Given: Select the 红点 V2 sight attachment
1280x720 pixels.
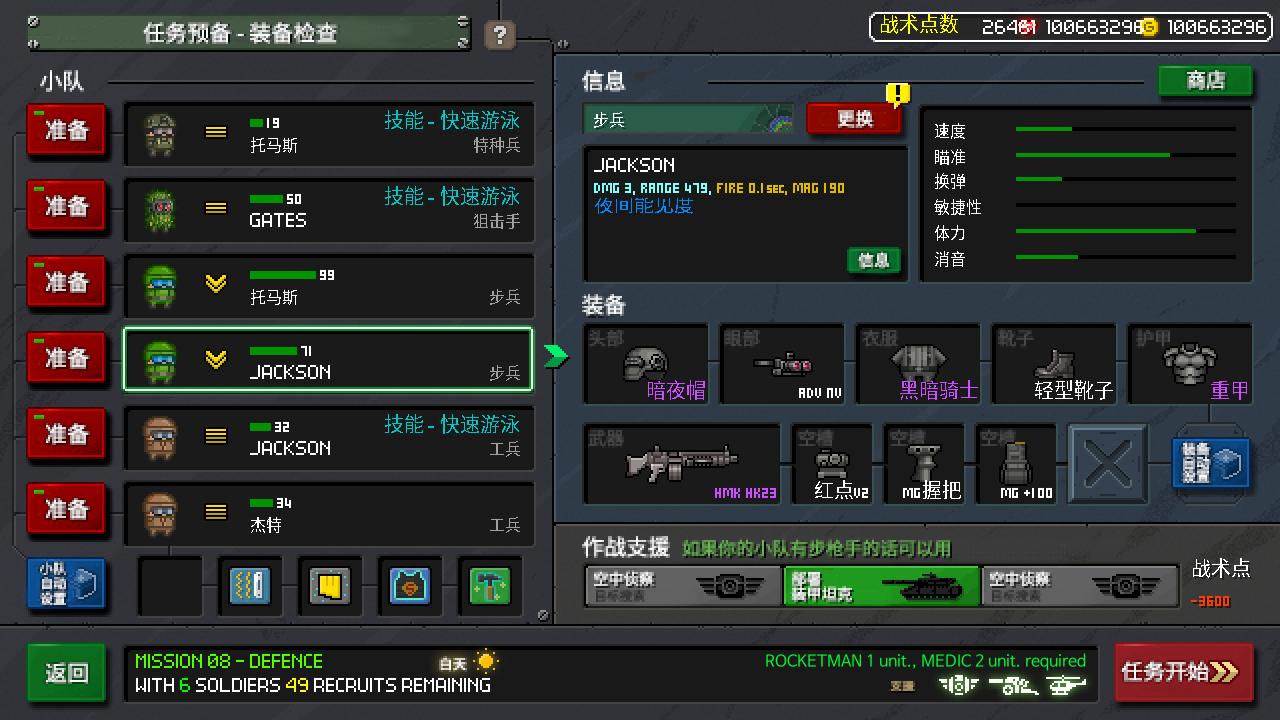Looking at the screenshot, I should 832,465.
